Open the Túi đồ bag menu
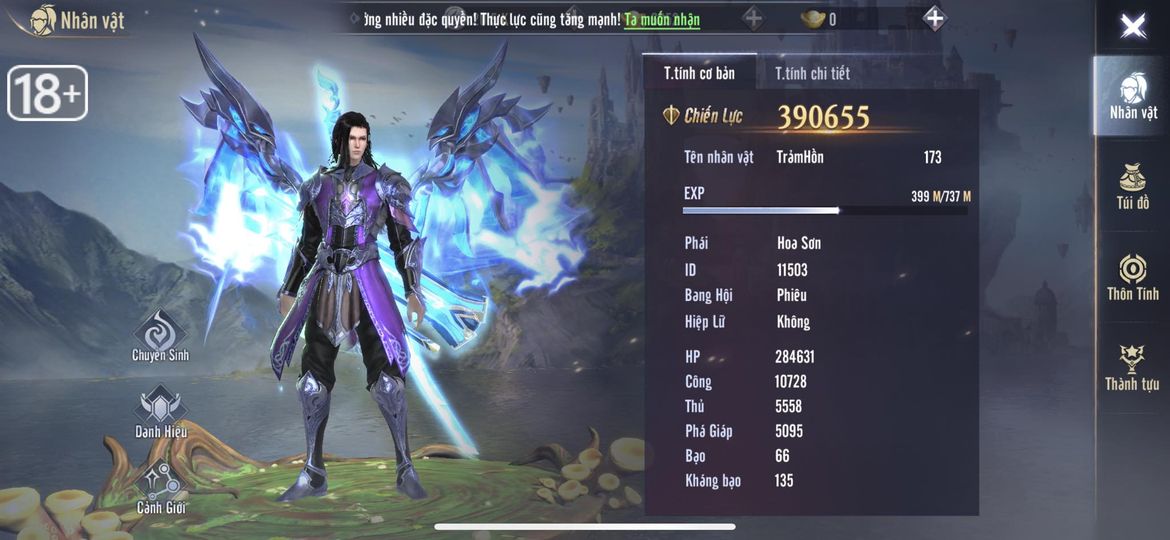The width and height of the screenshot is (1170, 540). pyautogui.click(x=1133, y=186)
